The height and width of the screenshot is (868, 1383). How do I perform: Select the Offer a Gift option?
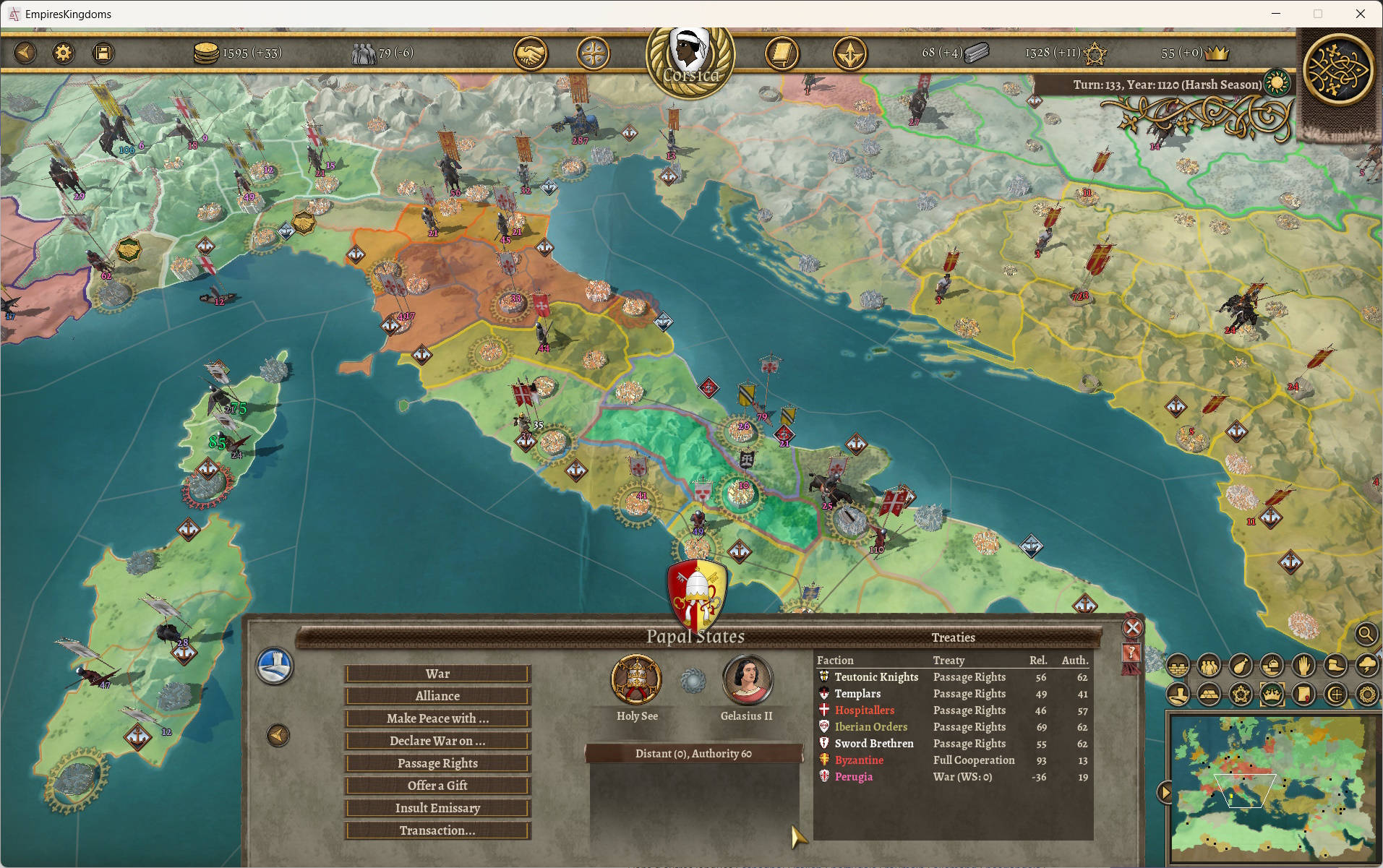[x=437, y=786]
